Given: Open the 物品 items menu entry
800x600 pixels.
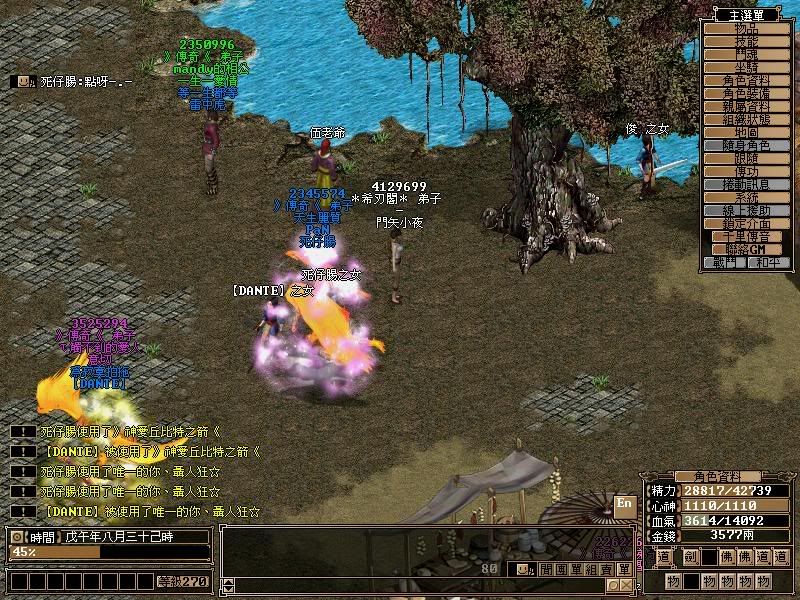Looking at the screenshot, I should [x=746, y=28].
